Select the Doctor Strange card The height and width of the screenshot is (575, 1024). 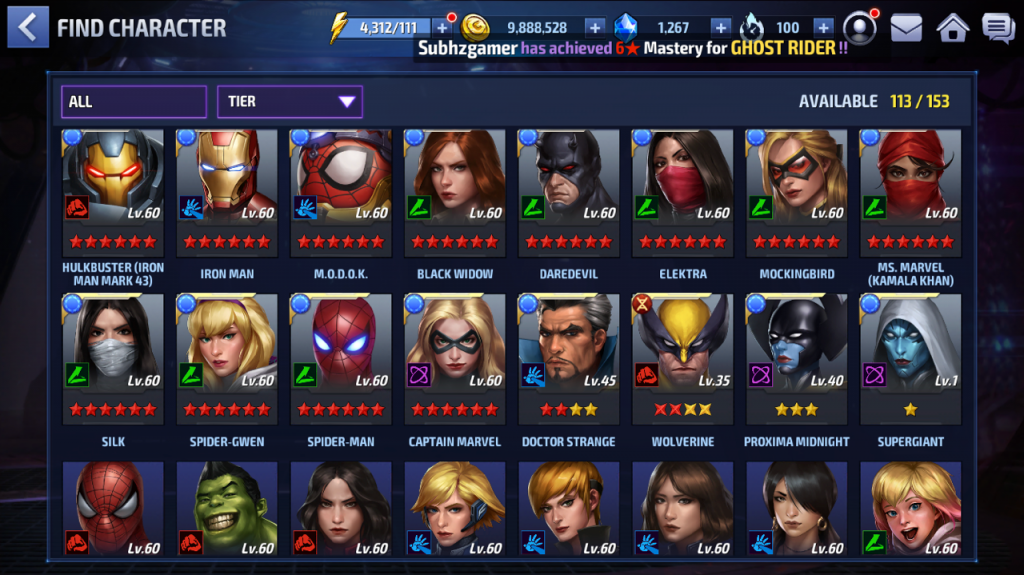tap(569, 358)
